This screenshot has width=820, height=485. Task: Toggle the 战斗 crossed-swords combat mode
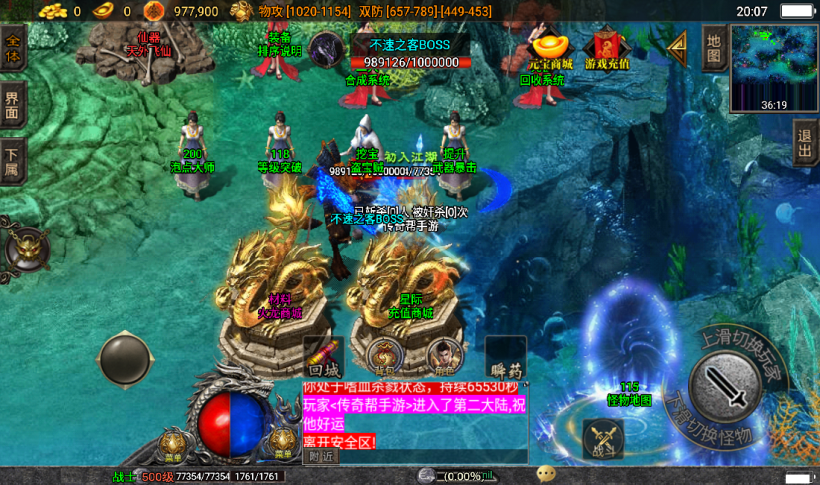pyautogui.click(x=603, y=439)
